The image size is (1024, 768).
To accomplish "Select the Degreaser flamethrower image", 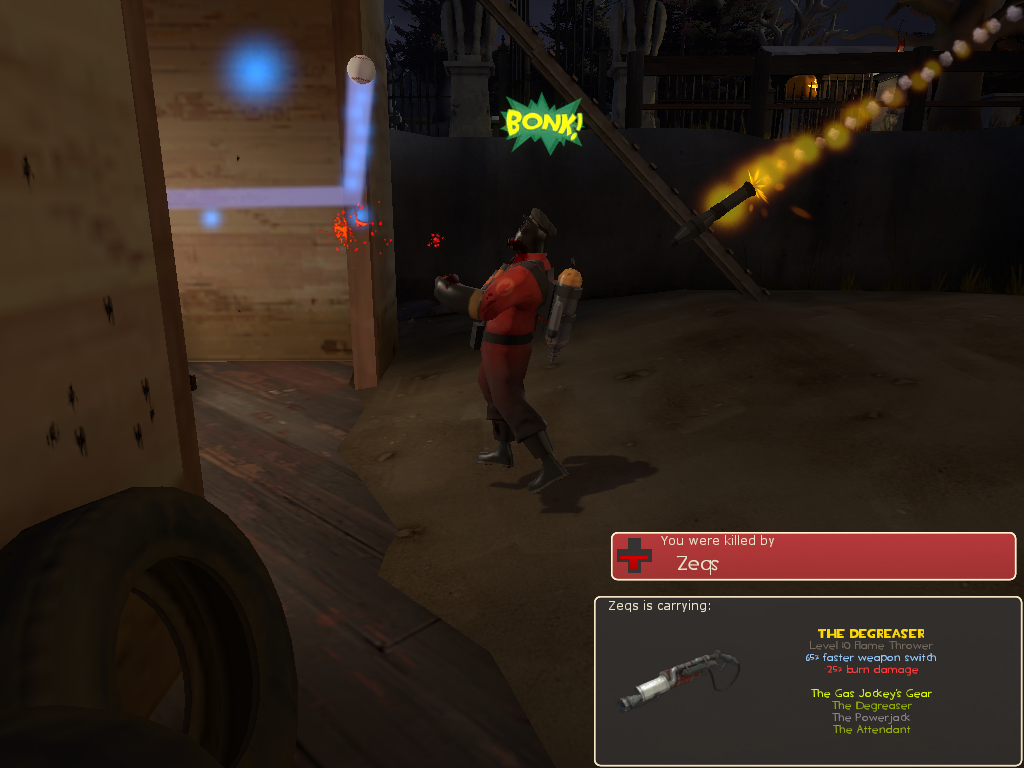I will tap(678, 678).
